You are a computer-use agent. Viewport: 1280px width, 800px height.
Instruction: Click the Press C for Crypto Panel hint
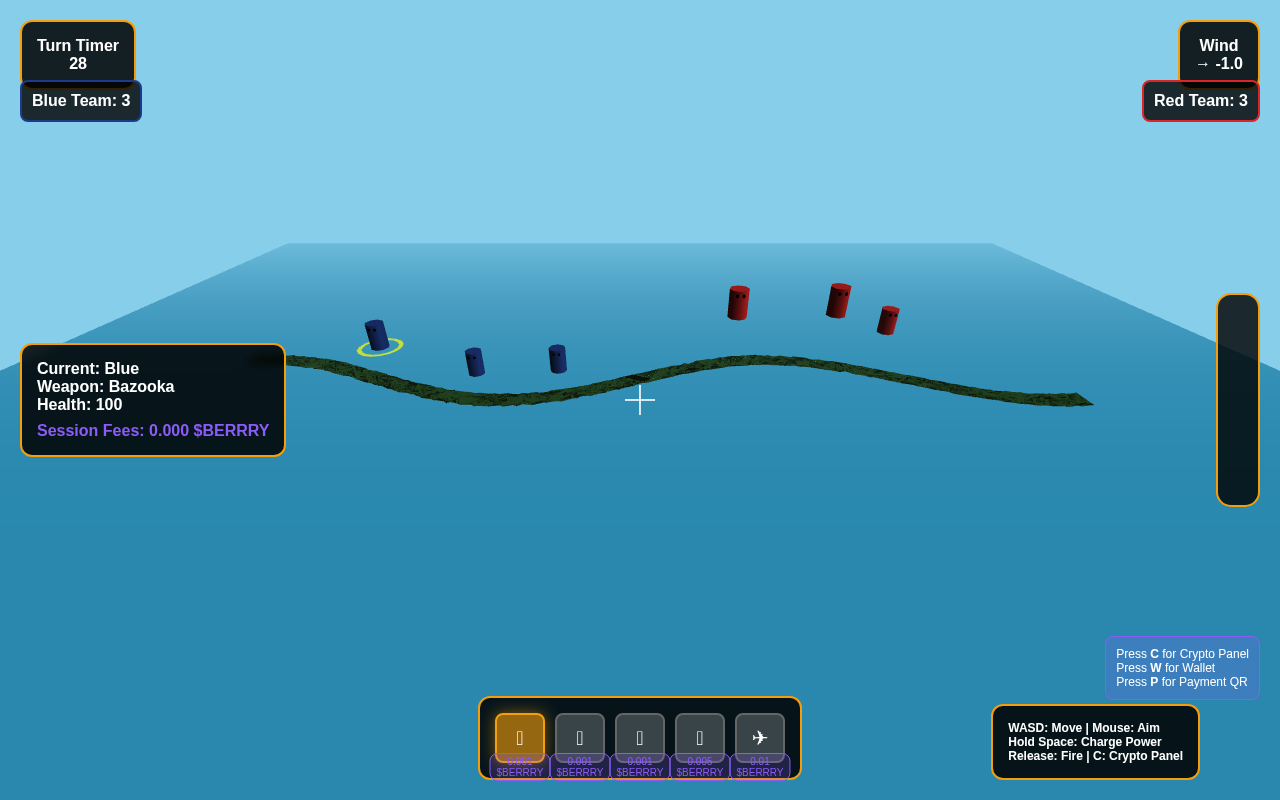(1182, 653)
